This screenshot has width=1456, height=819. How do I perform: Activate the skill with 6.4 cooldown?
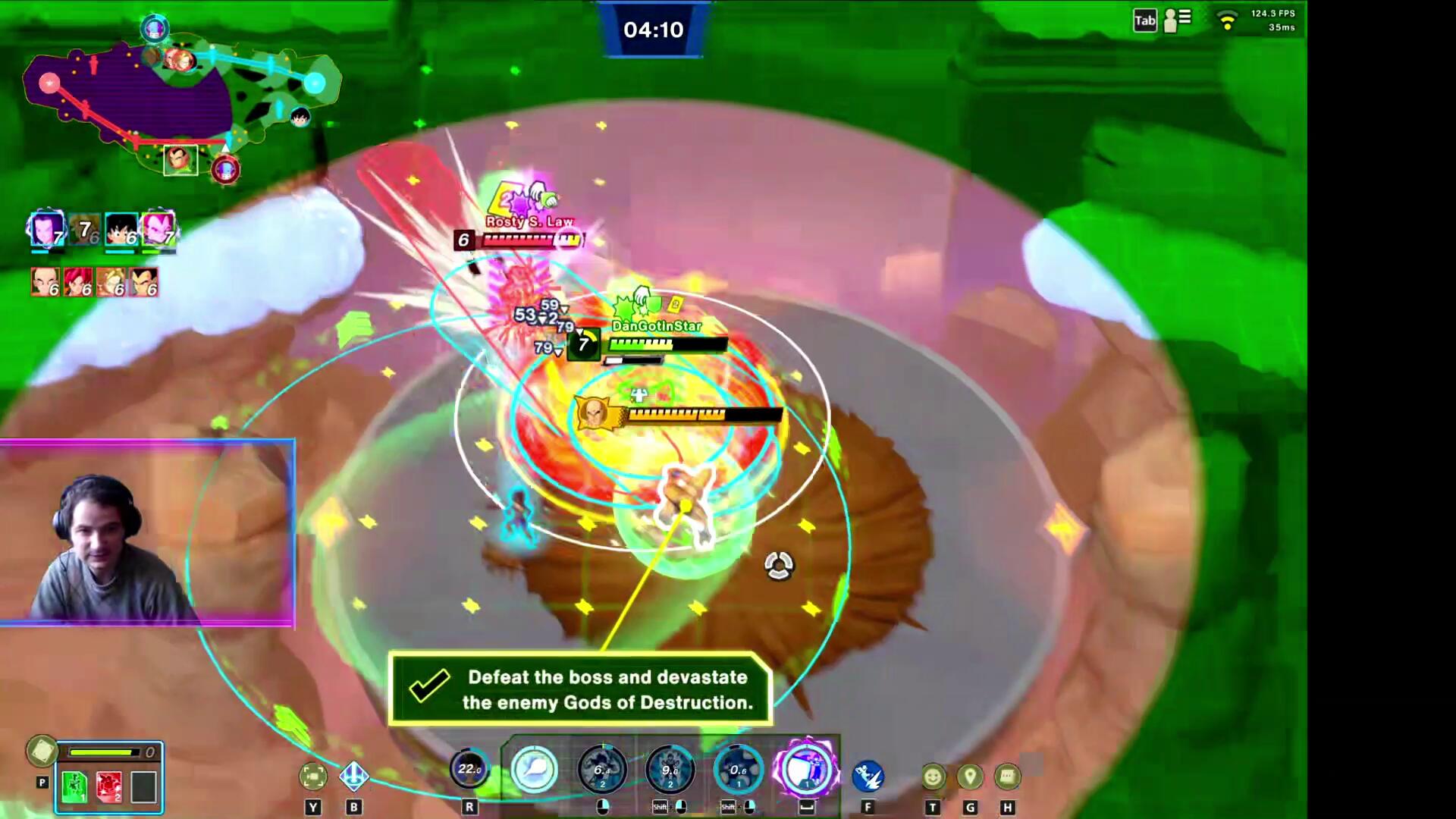[602, 770]
